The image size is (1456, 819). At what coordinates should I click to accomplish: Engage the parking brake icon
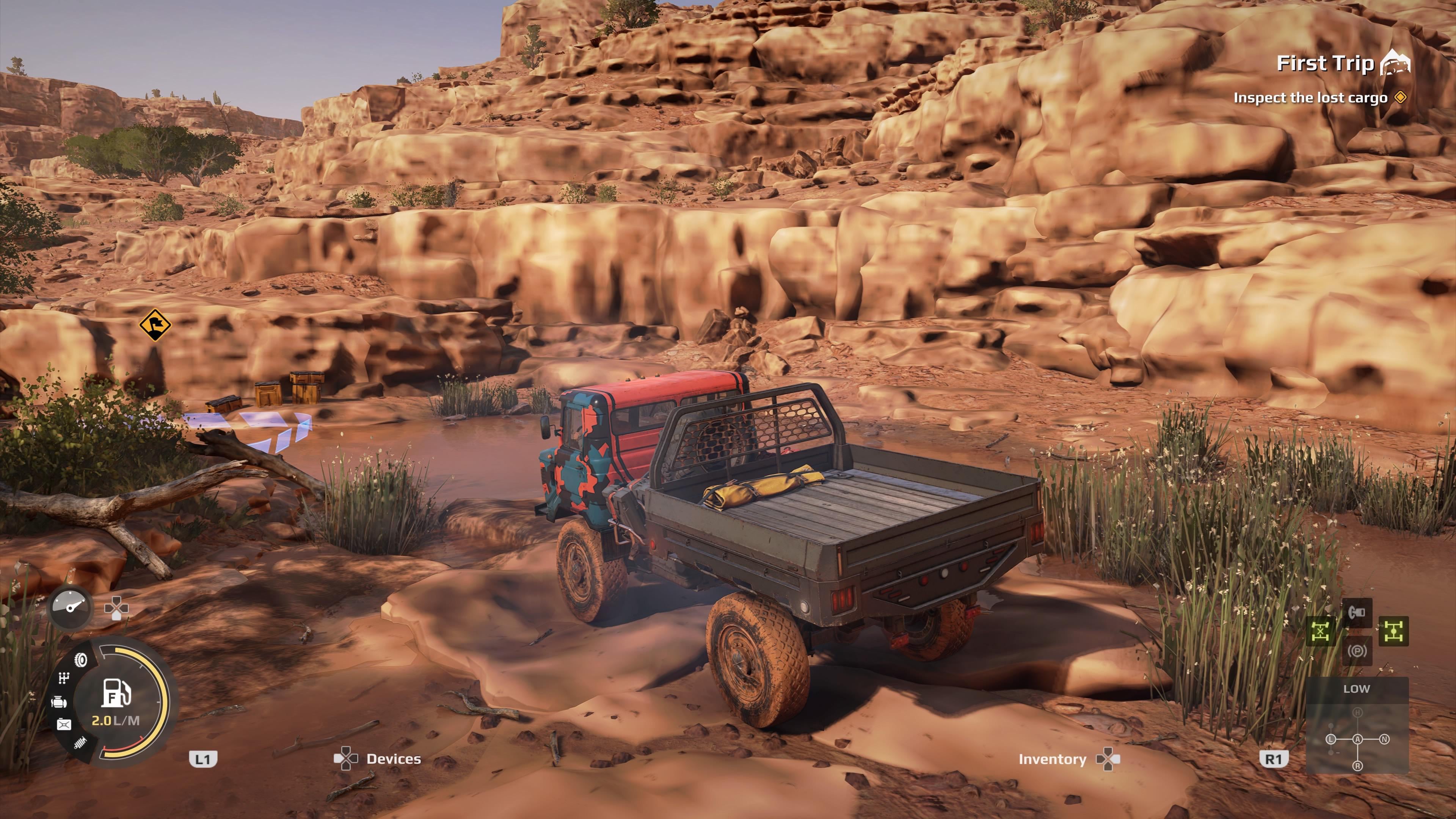pyautogui.click(x=1357, y=651)
